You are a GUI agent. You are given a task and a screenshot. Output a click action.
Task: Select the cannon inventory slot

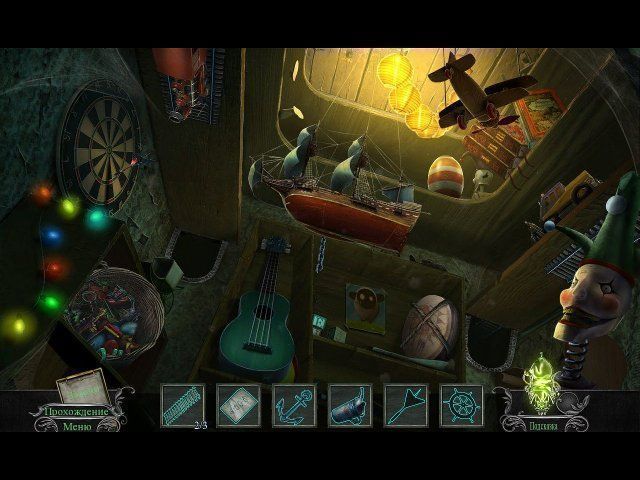pyautogui.click(x=350, y=406)
